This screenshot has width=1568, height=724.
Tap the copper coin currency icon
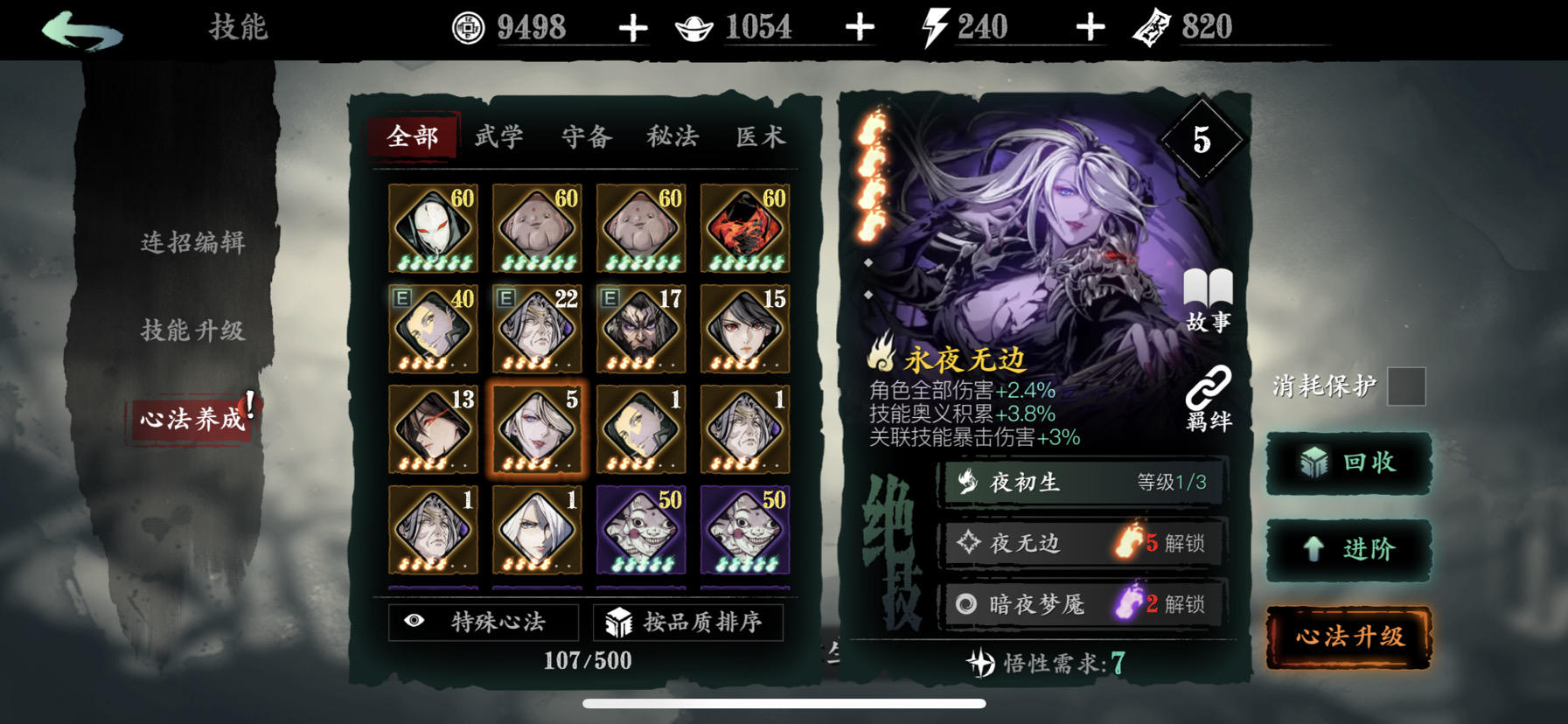(x=470, y=24)
